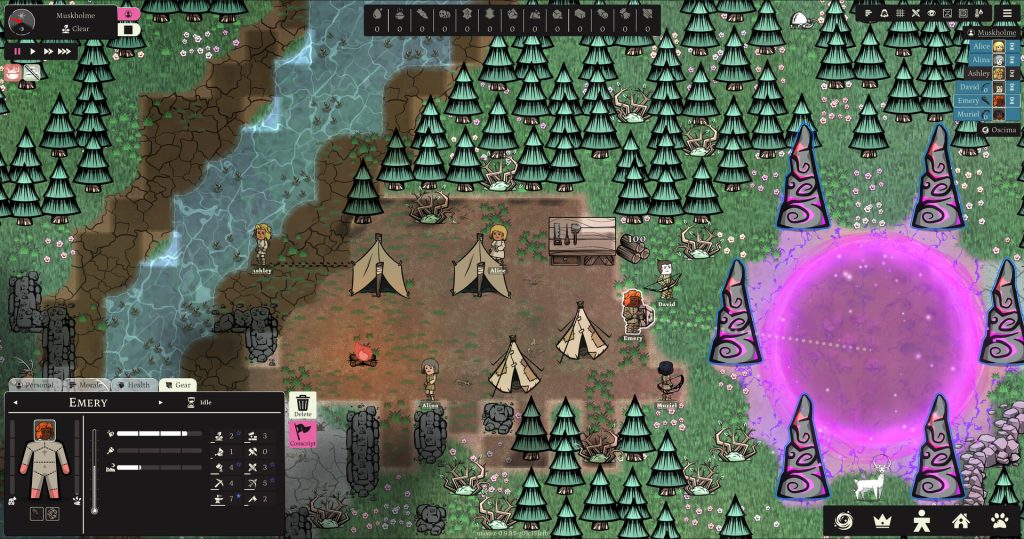The width and height of the screenshot is (1024, 539).
Task: Click the Delete trash can button
Action: point(303,406)
